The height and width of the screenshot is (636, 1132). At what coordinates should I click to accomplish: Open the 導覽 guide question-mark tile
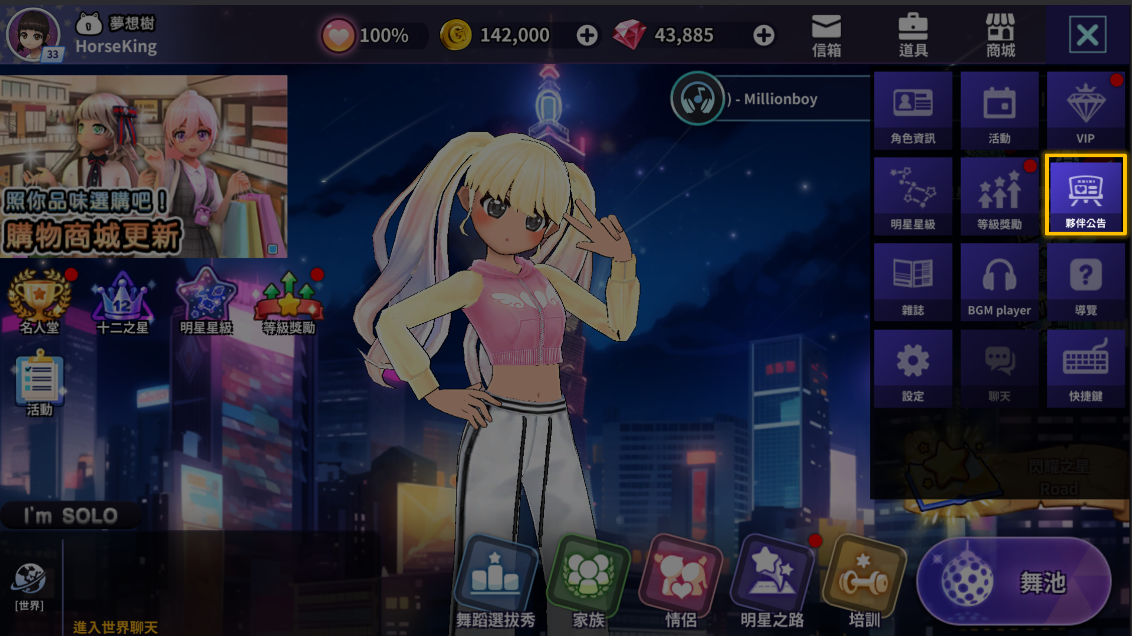click(1085, 282)
